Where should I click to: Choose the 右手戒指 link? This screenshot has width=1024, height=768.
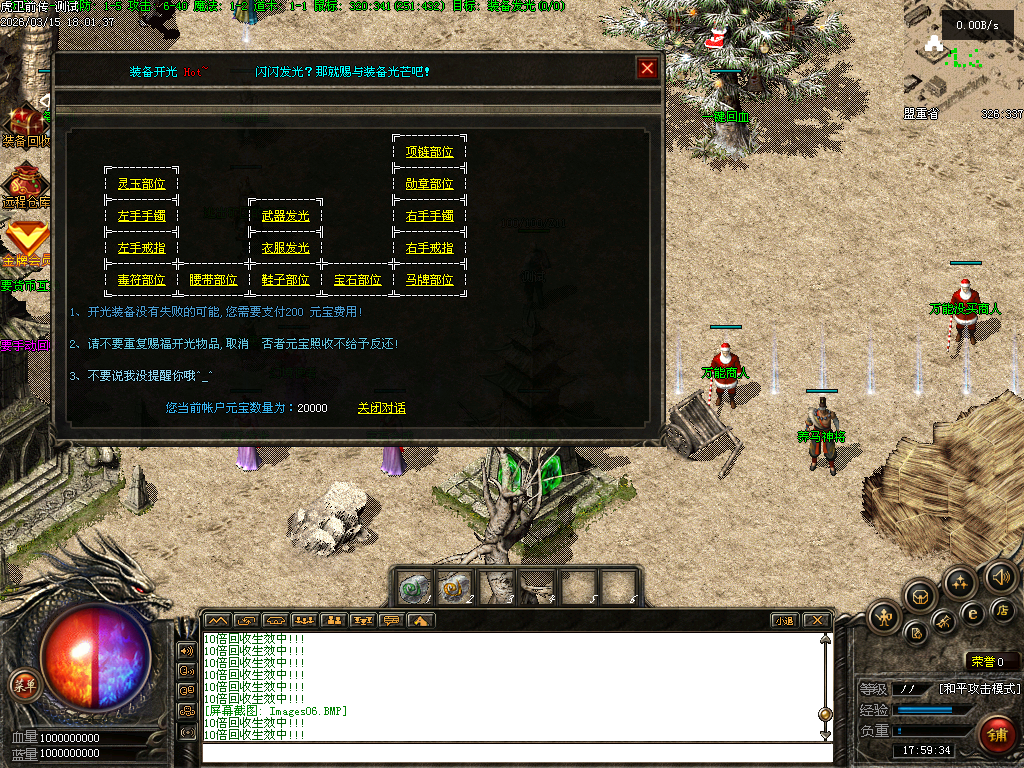coord(429,248)
